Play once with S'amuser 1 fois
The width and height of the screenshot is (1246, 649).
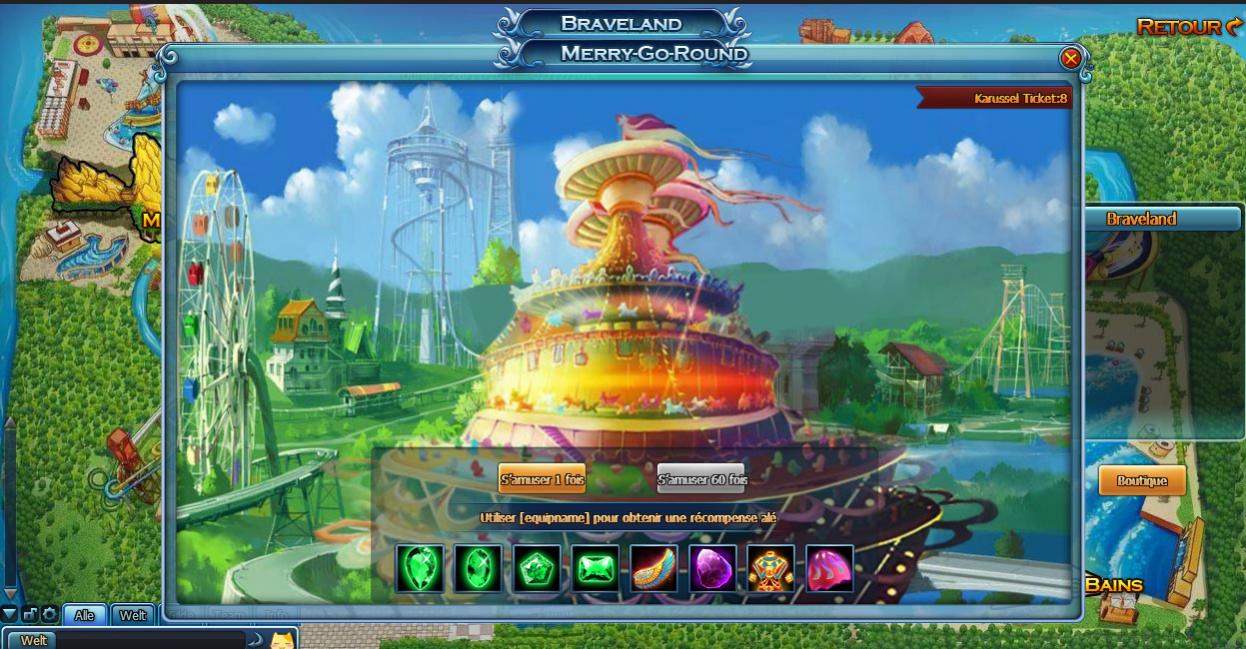pos(542,480)
